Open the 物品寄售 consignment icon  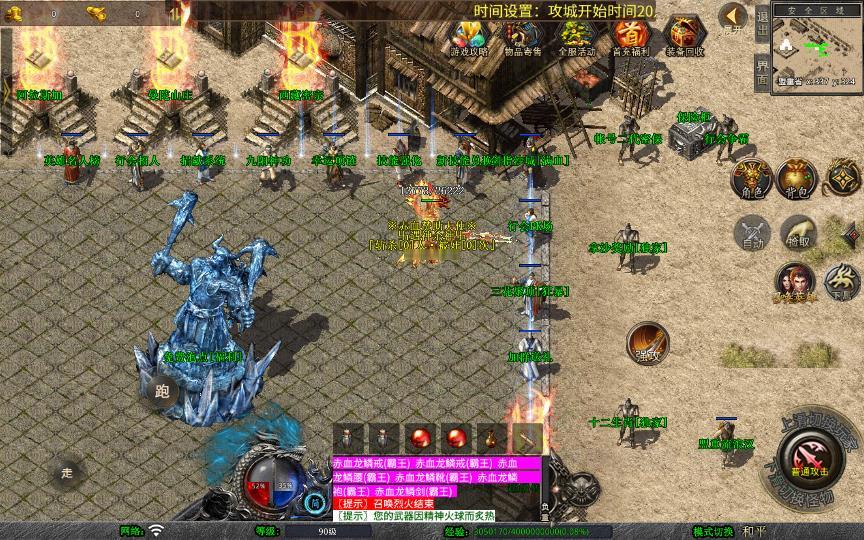click(x=523, y=37)
